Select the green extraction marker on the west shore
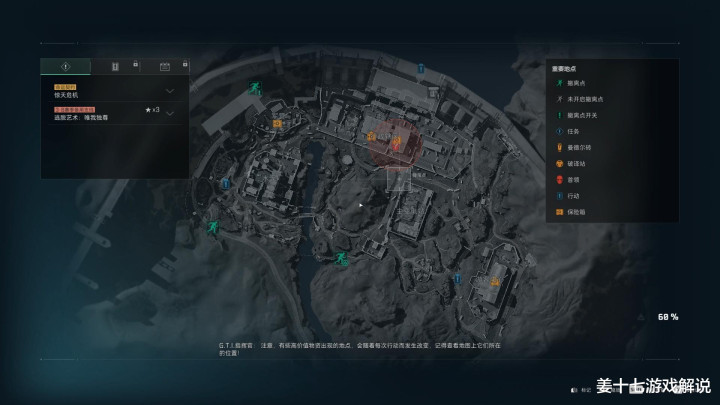720x405 pixels. (x=213, y=228)
